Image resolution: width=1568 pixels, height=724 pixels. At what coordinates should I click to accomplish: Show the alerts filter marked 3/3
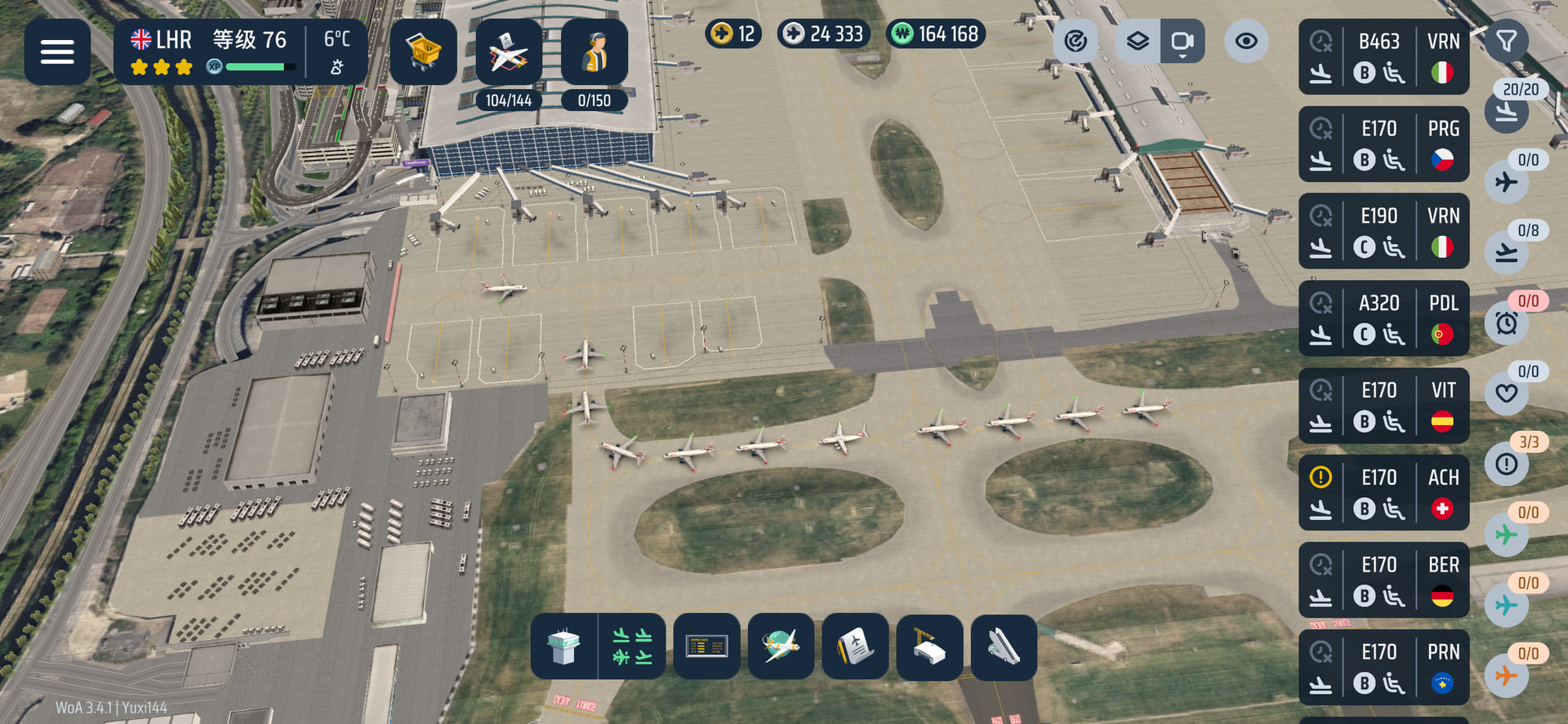pos(1507,464)
